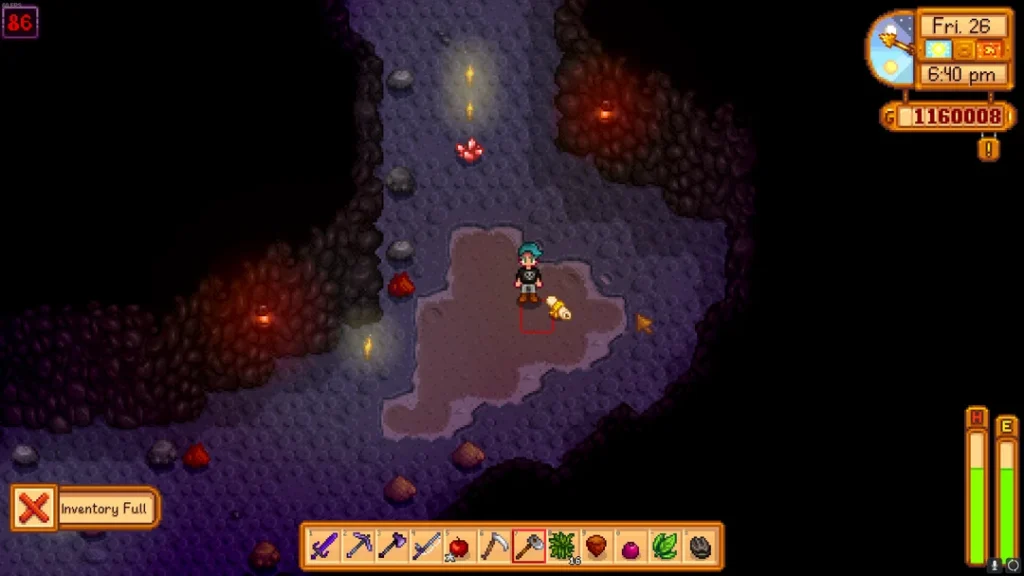Screen dimensions: 1024x576
Task: Select the dark coal lump slot
Action: coord(699,546)
